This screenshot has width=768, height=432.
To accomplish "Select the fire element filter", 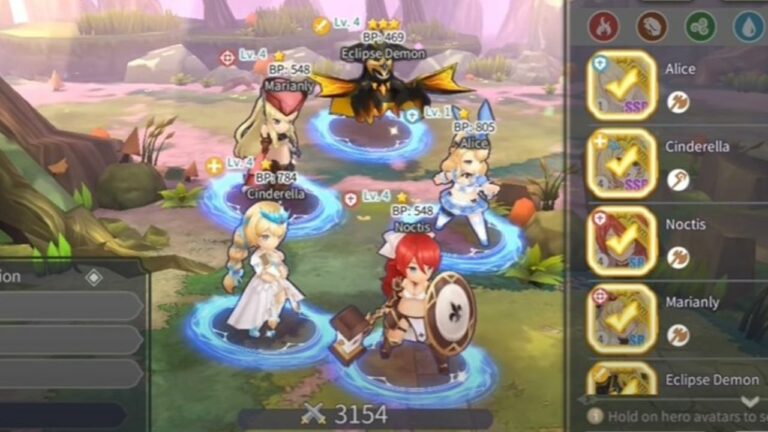I will (603, 26).
